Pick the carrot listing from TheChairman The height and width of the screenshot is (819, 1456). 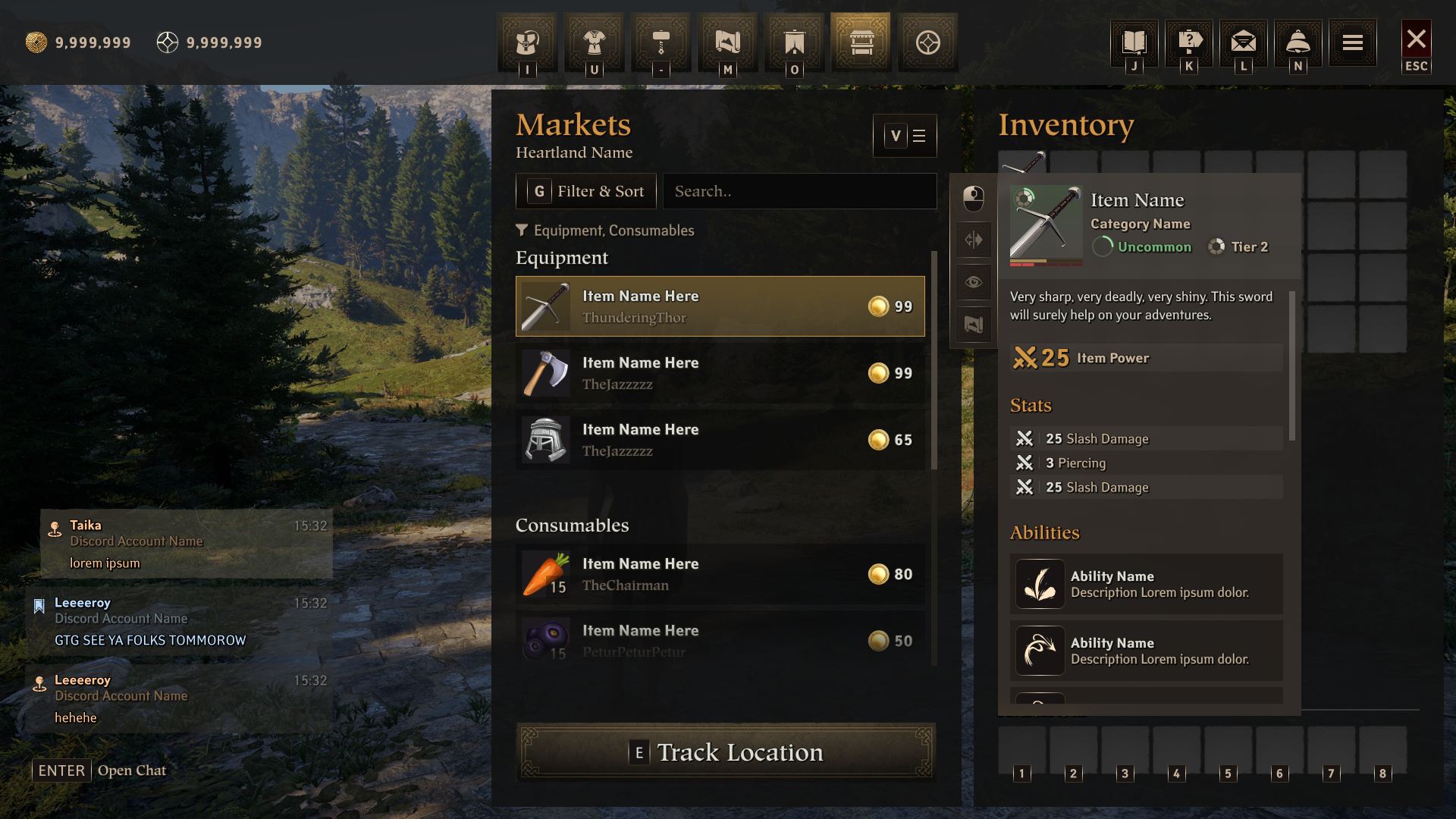click(x=720, y=574)
